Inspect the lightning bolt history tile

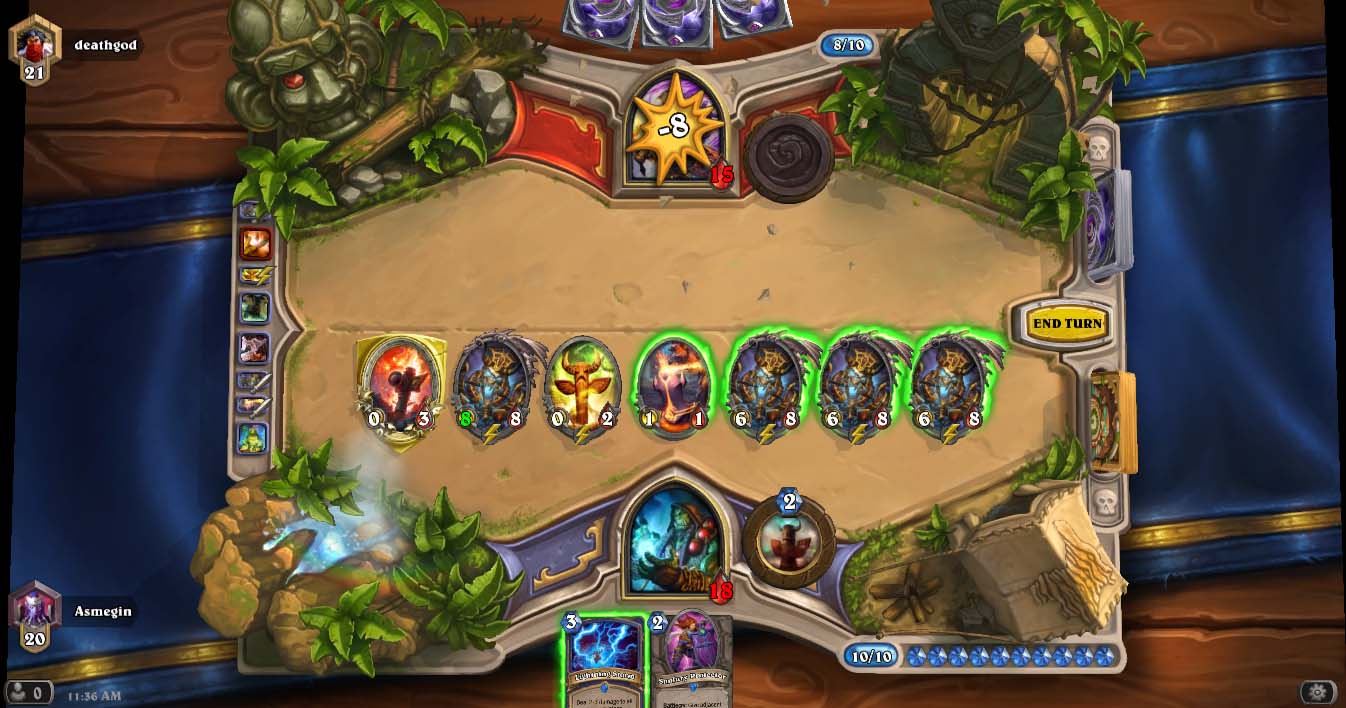point(256,275)
